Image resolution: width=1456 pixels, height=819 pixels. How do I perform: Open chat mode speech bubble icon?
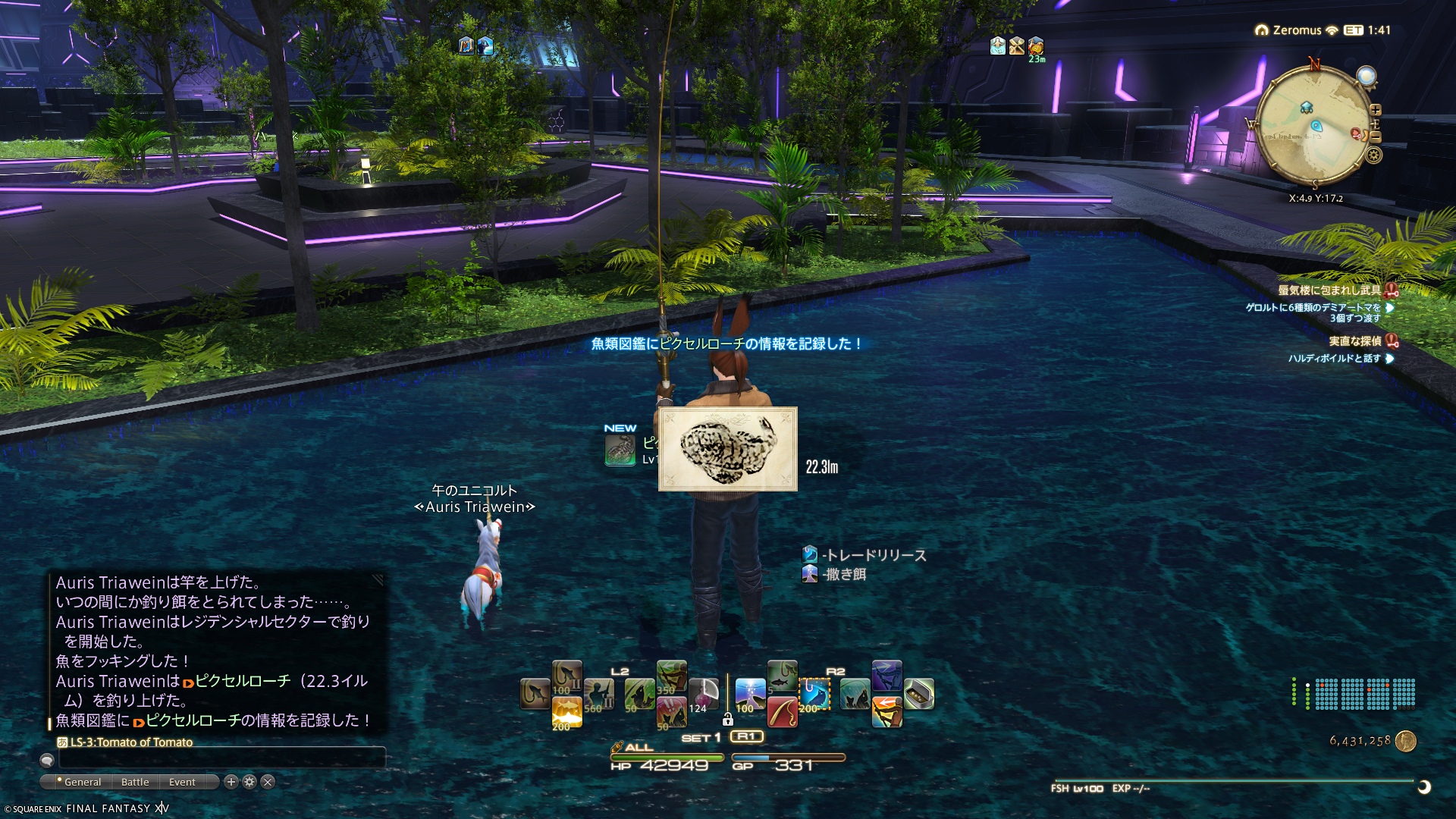coord(47,760)
